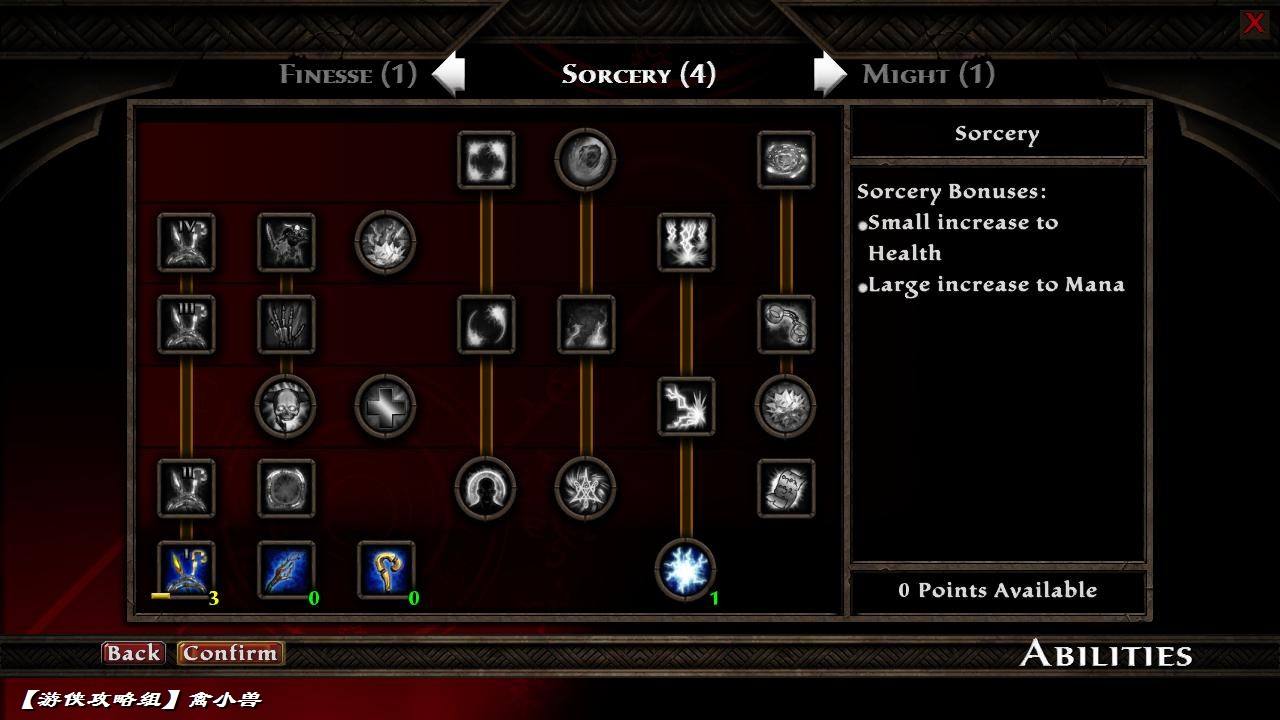Select the lightning bolt ability icon

pos(686,406)
